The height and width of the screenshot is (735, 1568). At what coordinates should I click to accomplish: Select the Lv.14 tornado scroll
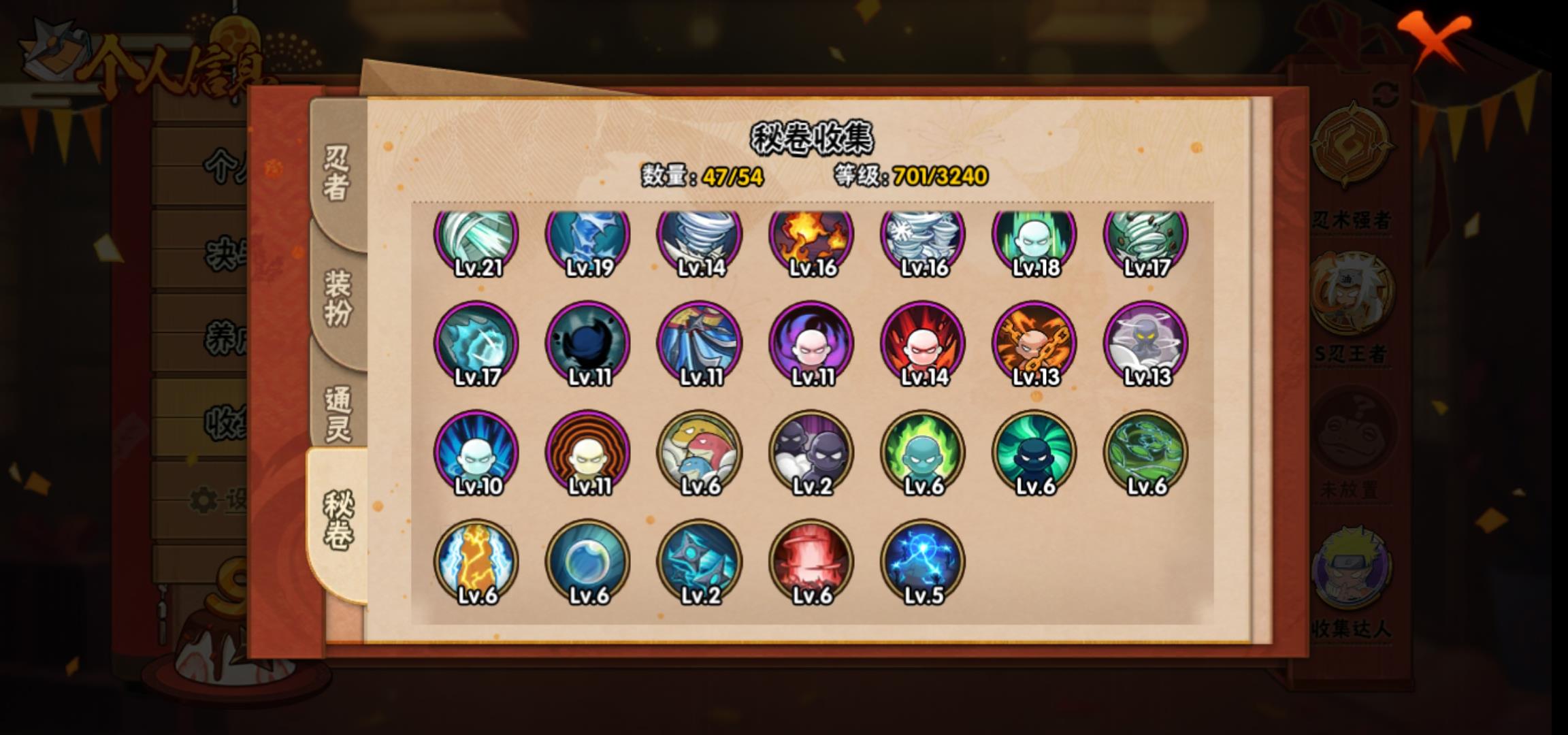[700, 240]
